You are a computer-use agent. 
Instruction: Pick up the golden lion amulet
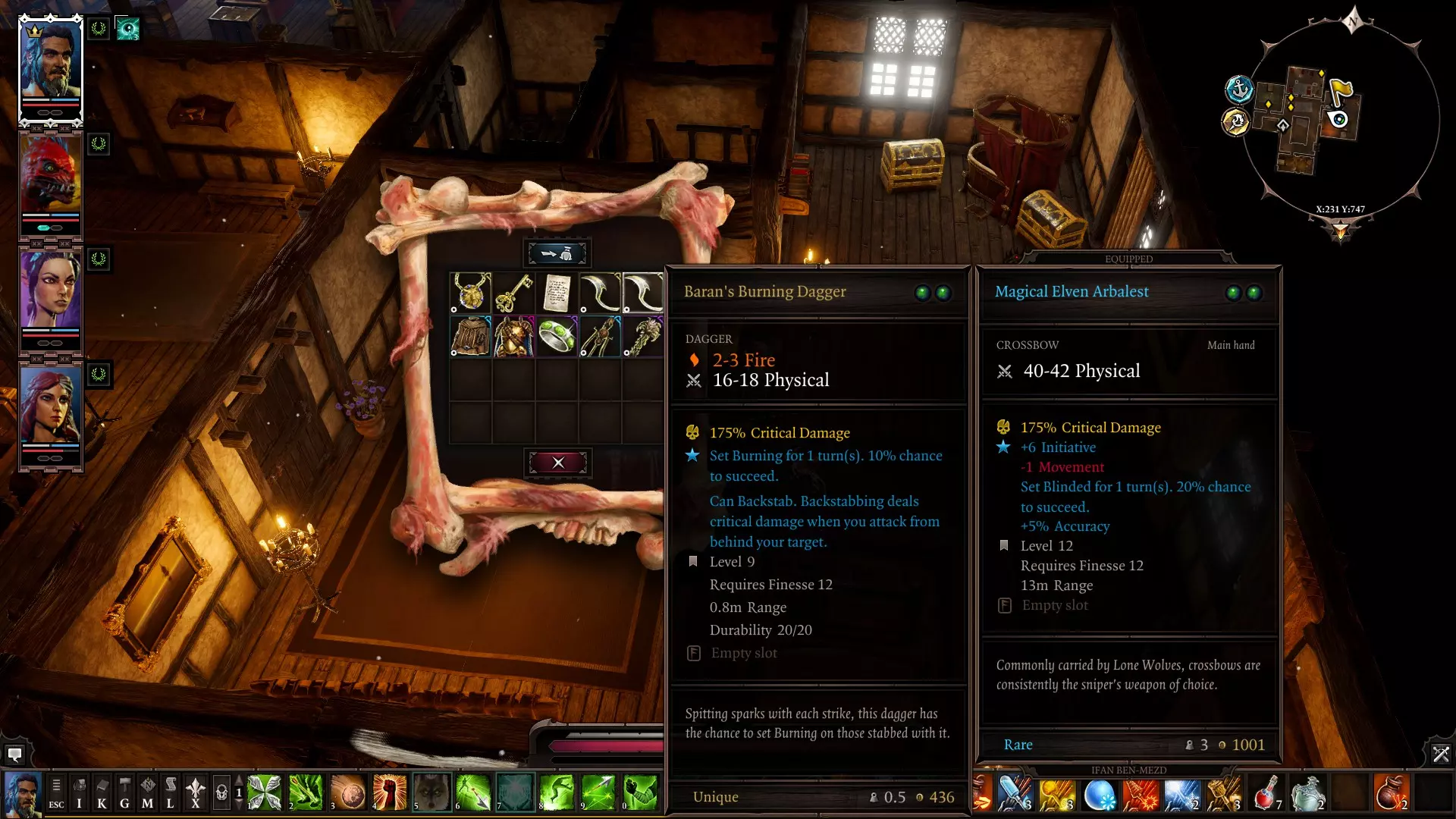pyautogui.click(x=471, y=293)
